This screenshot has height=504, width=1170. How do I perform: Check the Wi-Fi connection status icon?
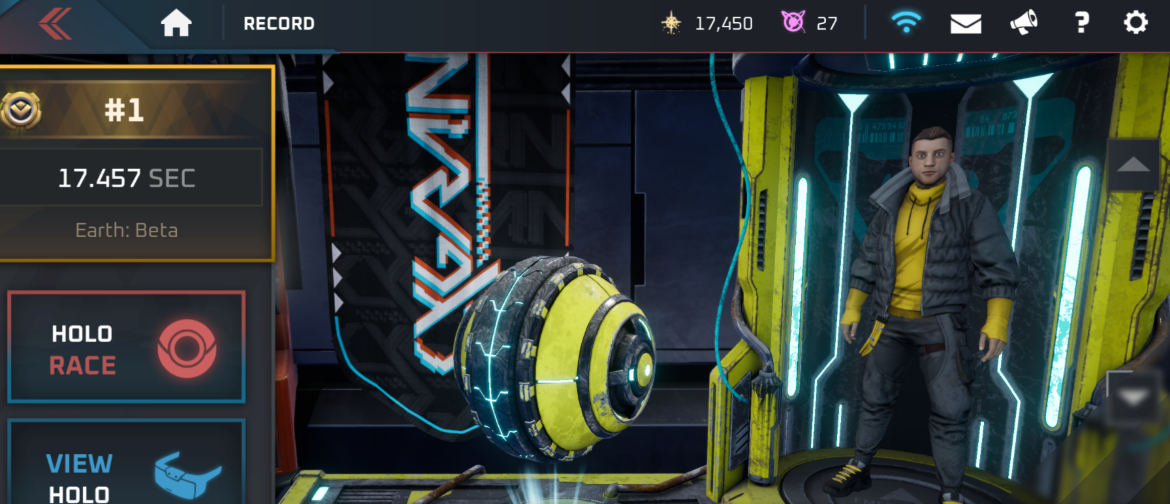pyautogui.click(x=906, y=23)
